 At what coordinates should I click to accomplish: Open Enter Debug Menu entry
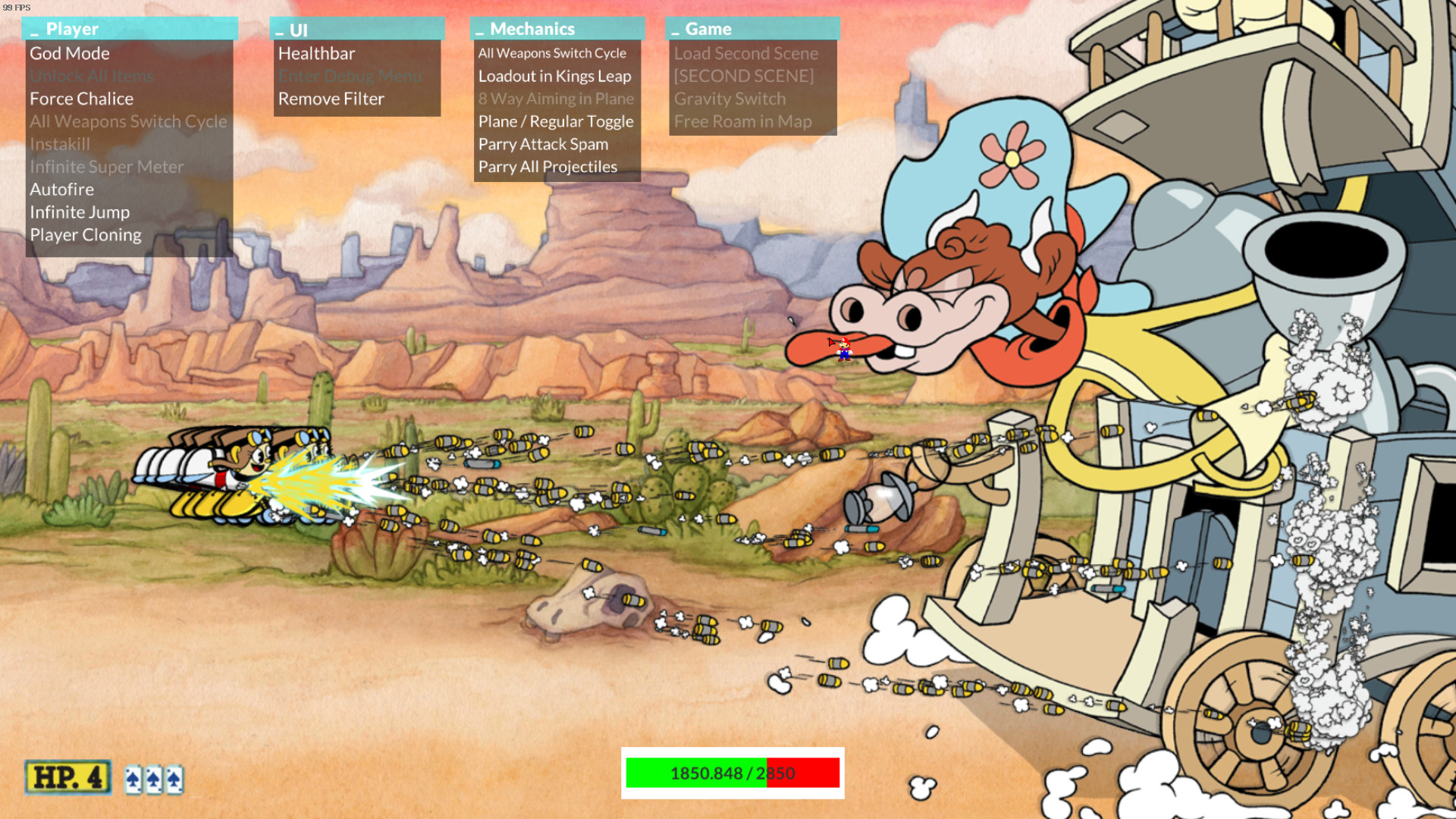(x=350, y=77)
